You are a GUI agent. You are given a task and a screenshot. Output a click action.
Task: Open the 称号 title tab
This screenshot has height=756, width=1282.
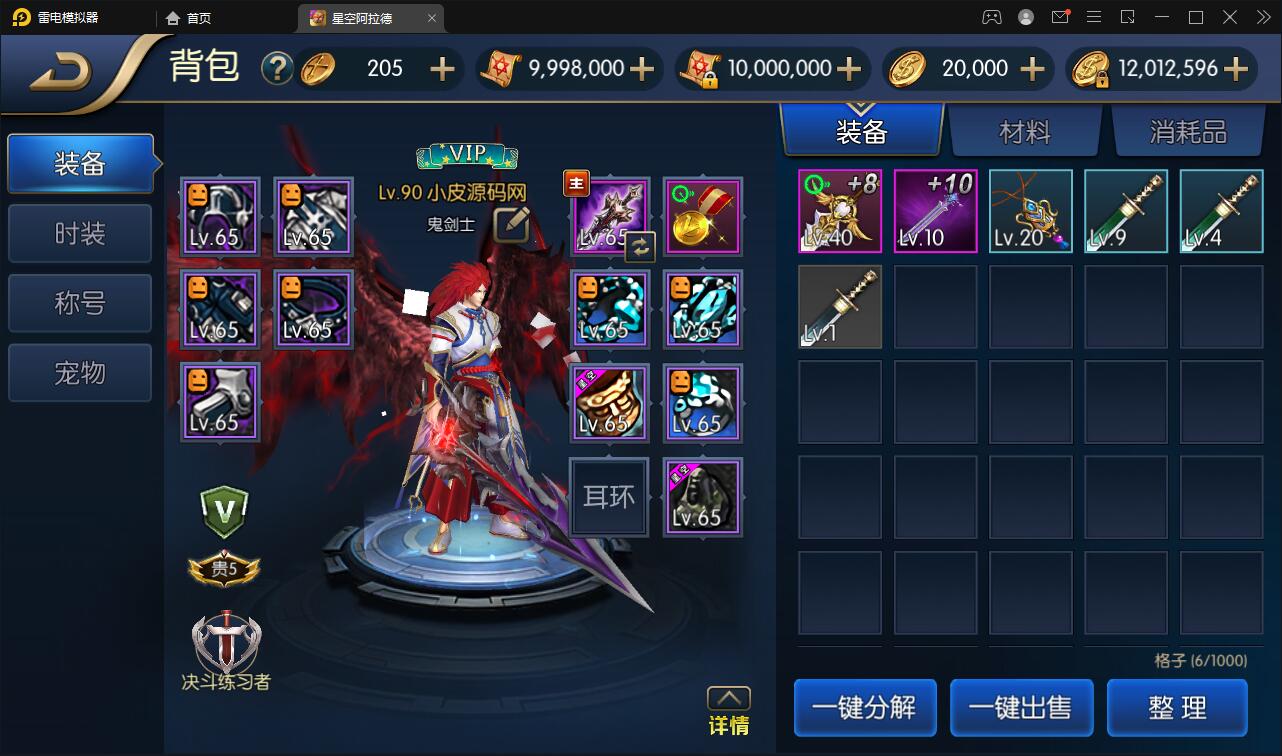(x=80, y=303)
